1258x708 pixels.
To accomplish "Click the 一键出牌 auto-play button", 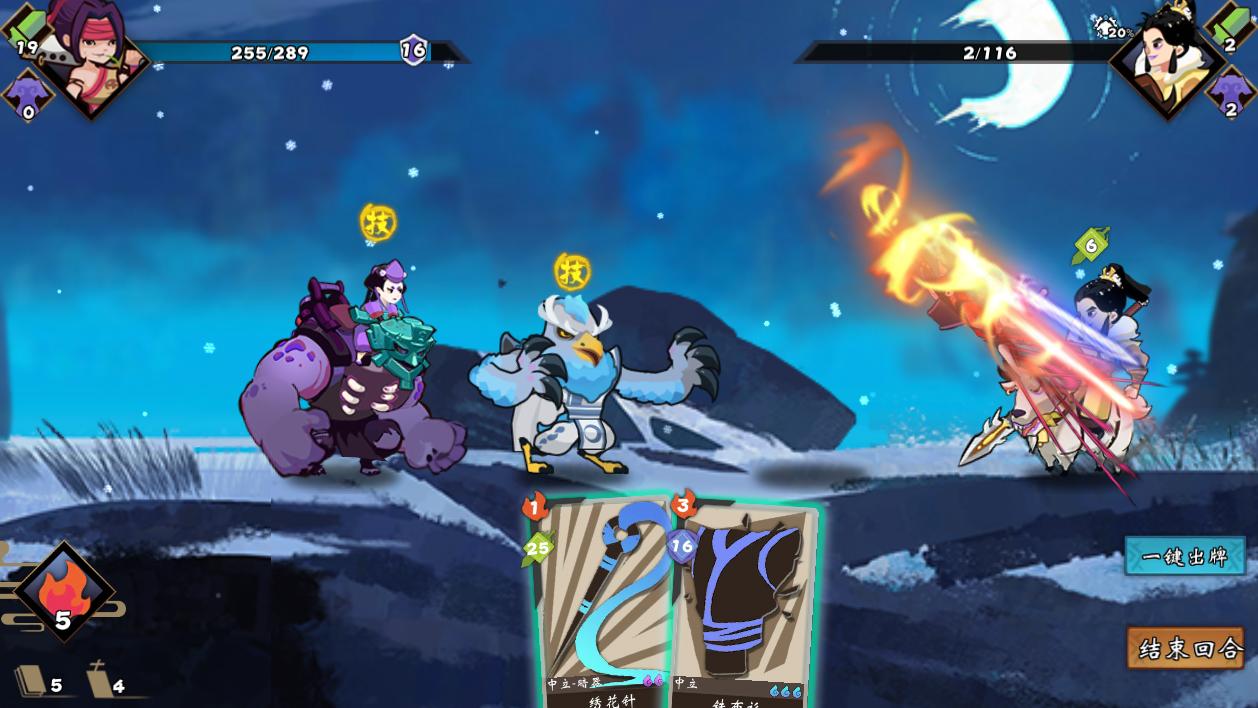I will [1185, 557].
